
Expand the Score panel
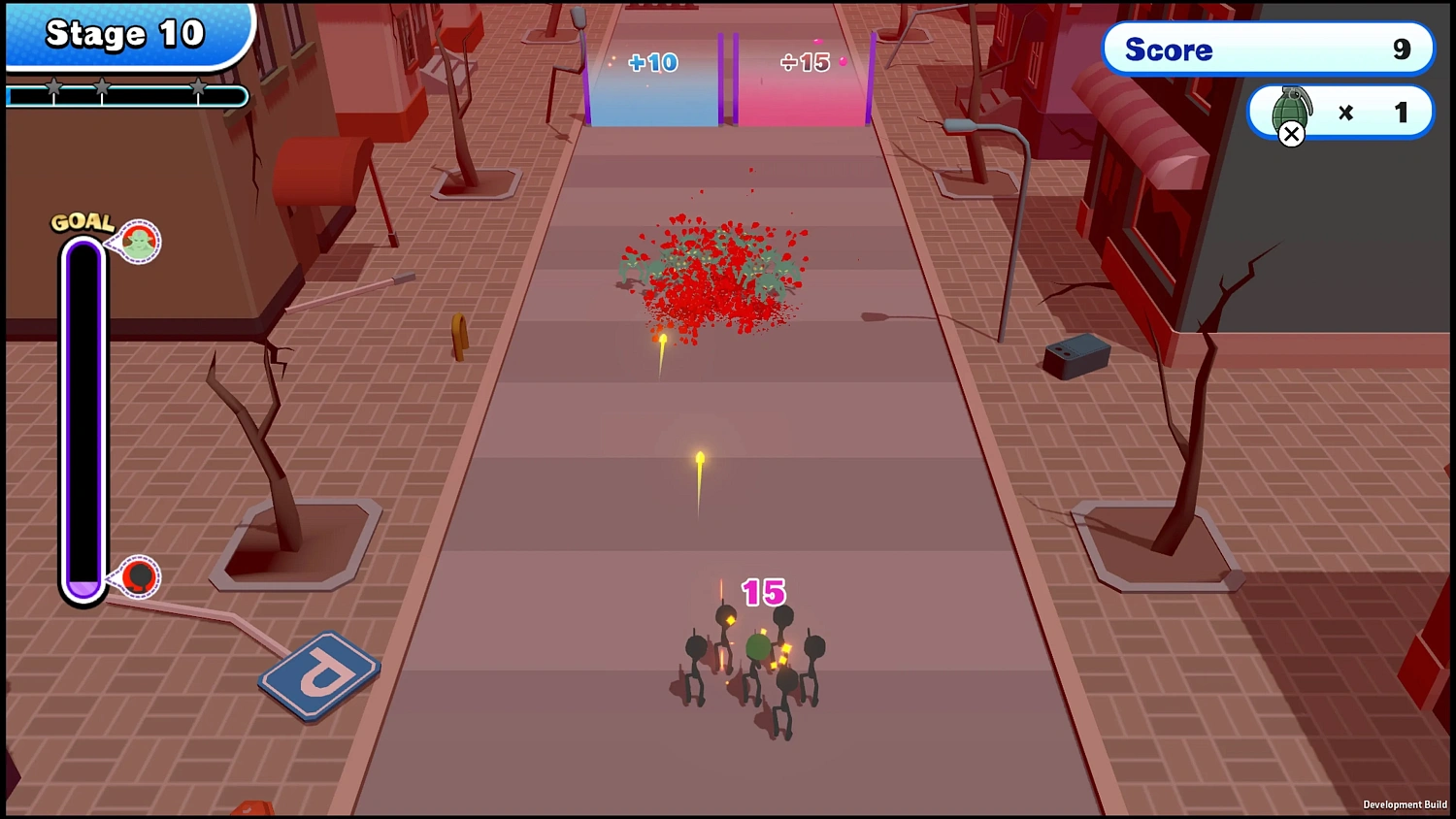pyautogui.click(x=1267, y=49)
